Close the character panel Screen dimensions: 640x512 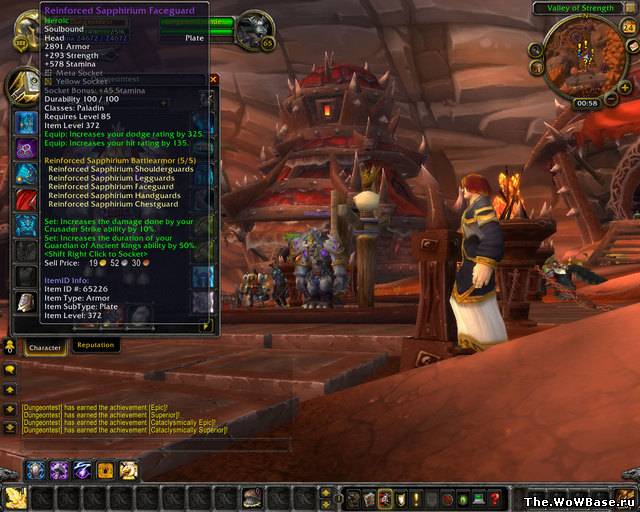[213, 79]
